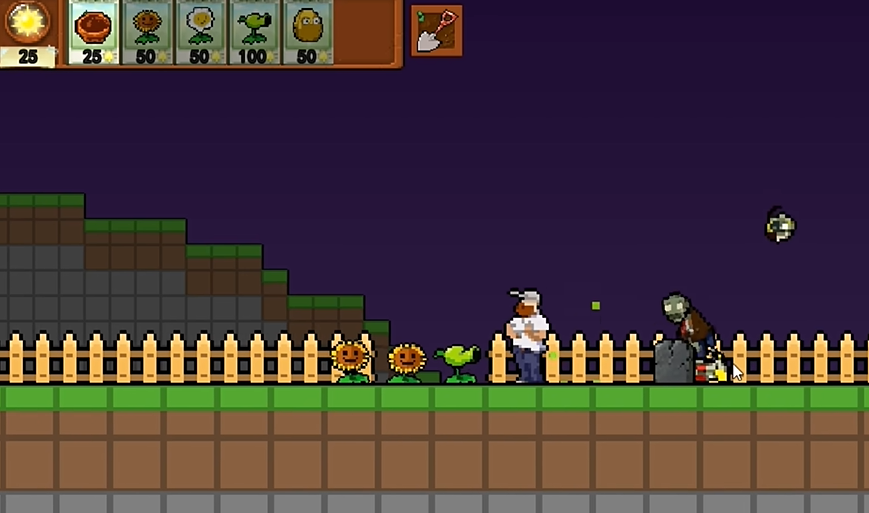Activate the shovel tool
This screenshot has height=513, width=869.
436,30
